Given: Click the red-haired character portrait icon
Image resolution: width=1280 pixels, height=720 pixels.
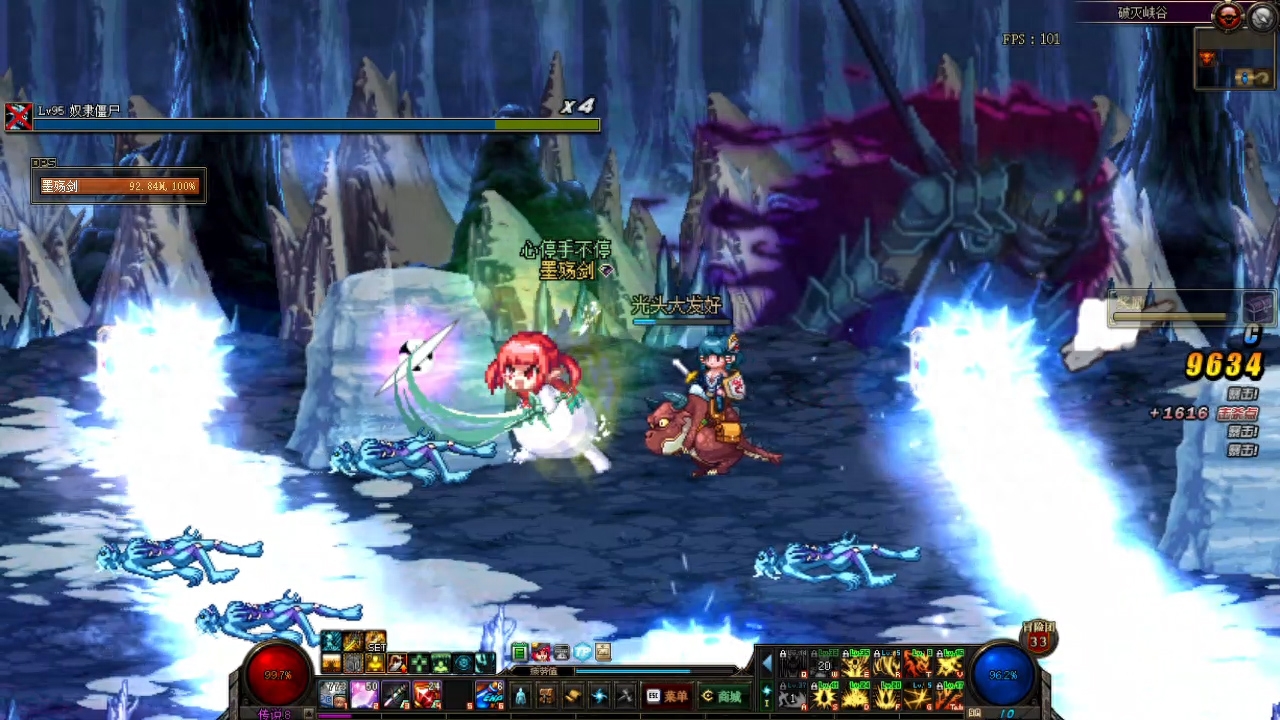Looking at the screenshot, I should click(540, 653).
